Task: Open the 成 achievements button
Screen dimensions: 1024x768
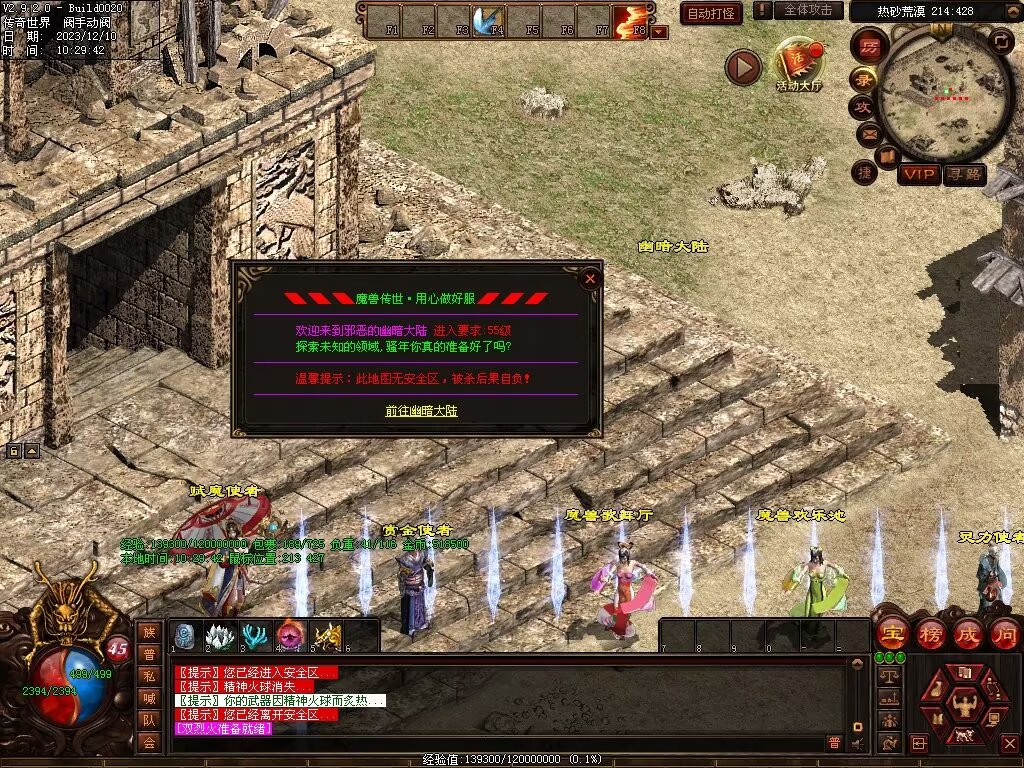Action: [x=968, y=633]
